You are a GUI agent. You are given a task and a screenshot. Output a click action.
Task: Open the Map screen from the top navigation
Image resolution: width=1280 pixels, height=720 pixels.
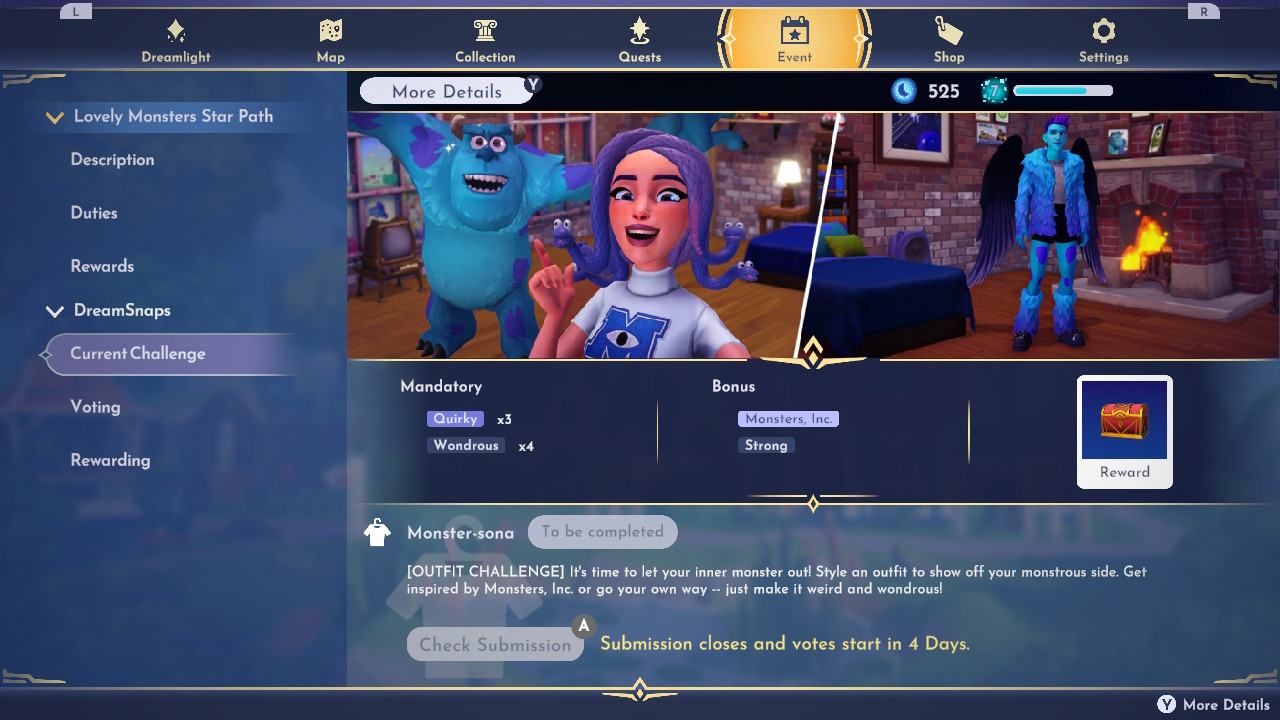click(330, 32)
